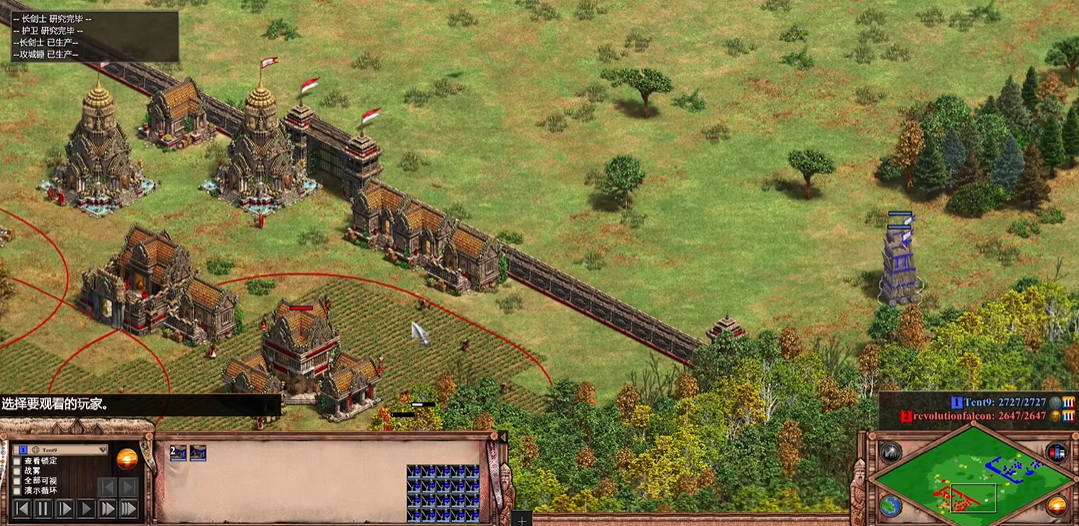
Task: Click the flare signal button beside minimap
Action: (x=889, y=453)
